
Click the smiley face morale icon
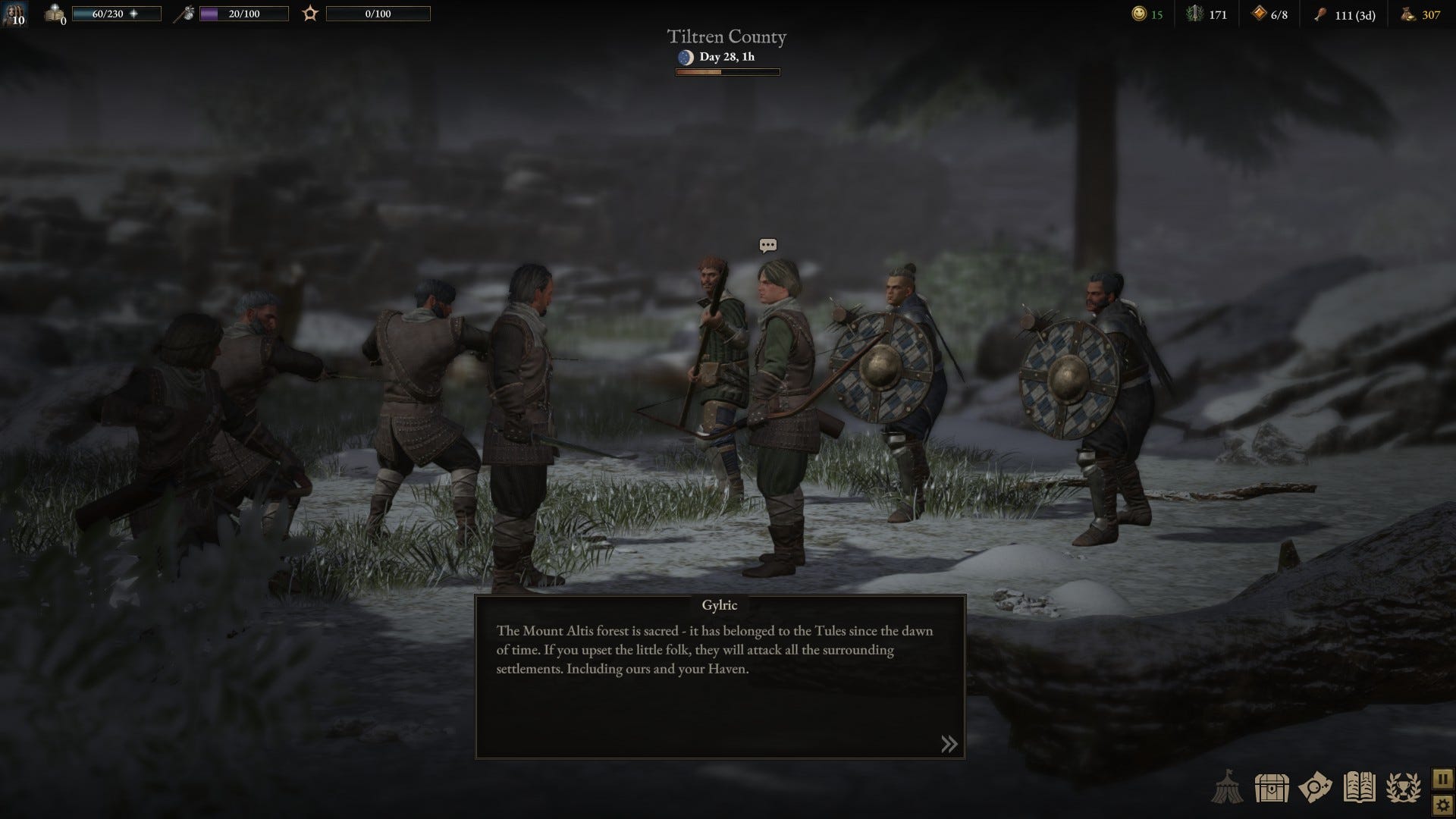coord(1138,14)
